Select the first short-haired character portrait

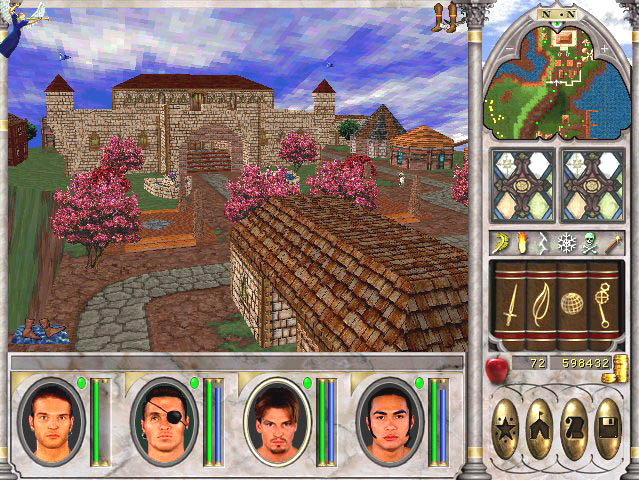(51, 422)
